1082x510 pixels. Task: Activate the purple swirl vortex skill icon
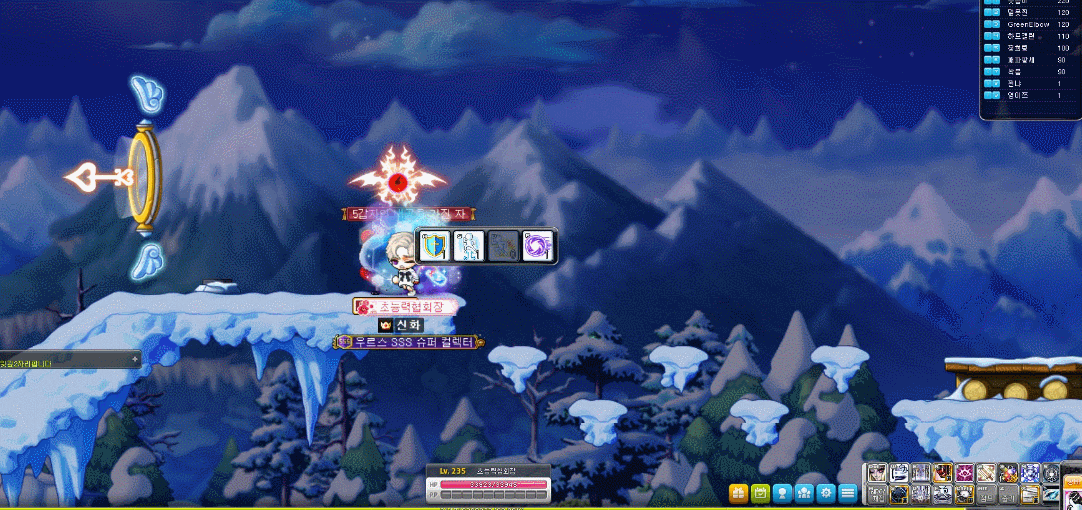click(x=539, y=246)
